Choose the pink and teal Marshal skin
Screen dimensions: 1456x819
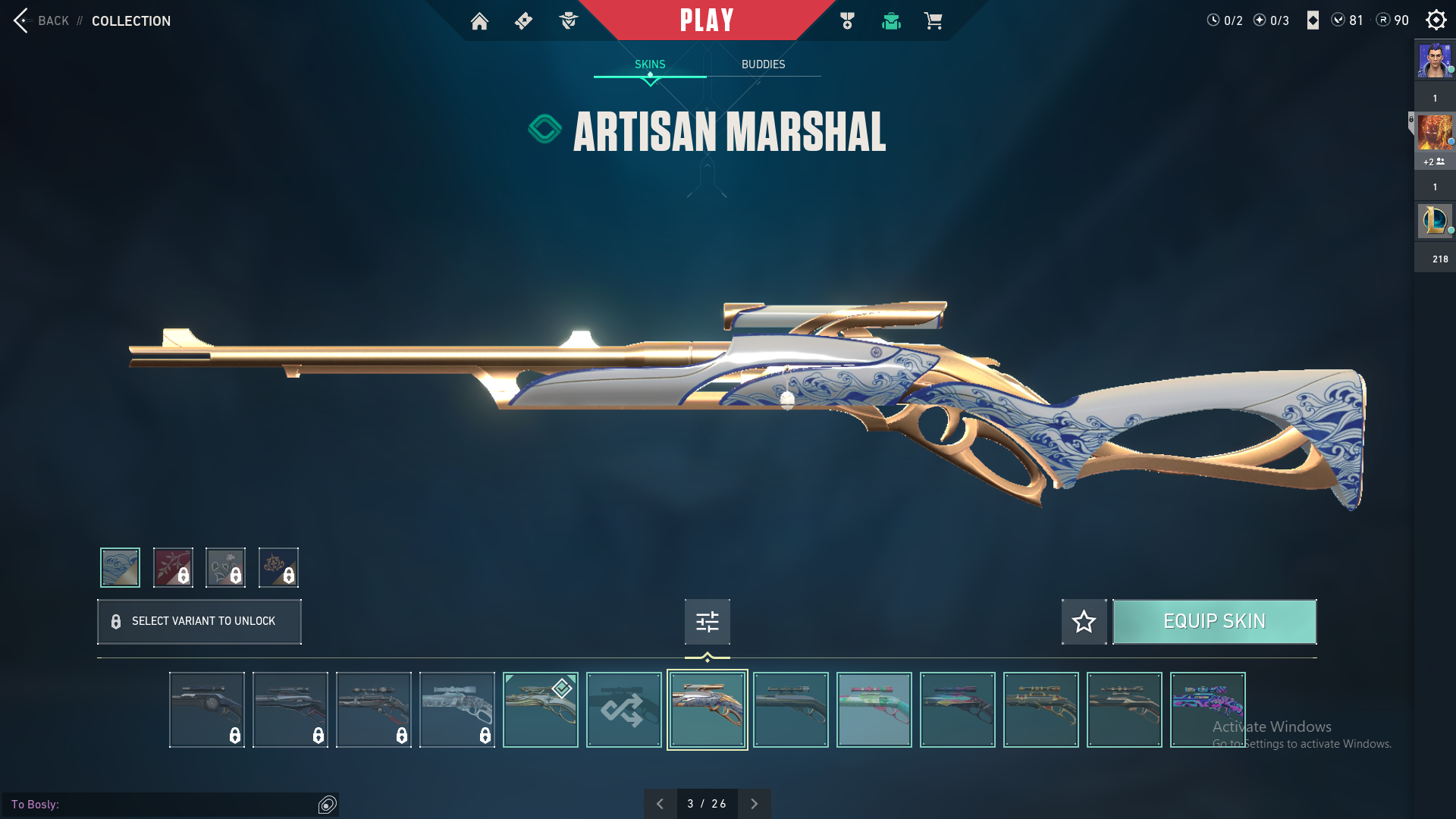874,710
